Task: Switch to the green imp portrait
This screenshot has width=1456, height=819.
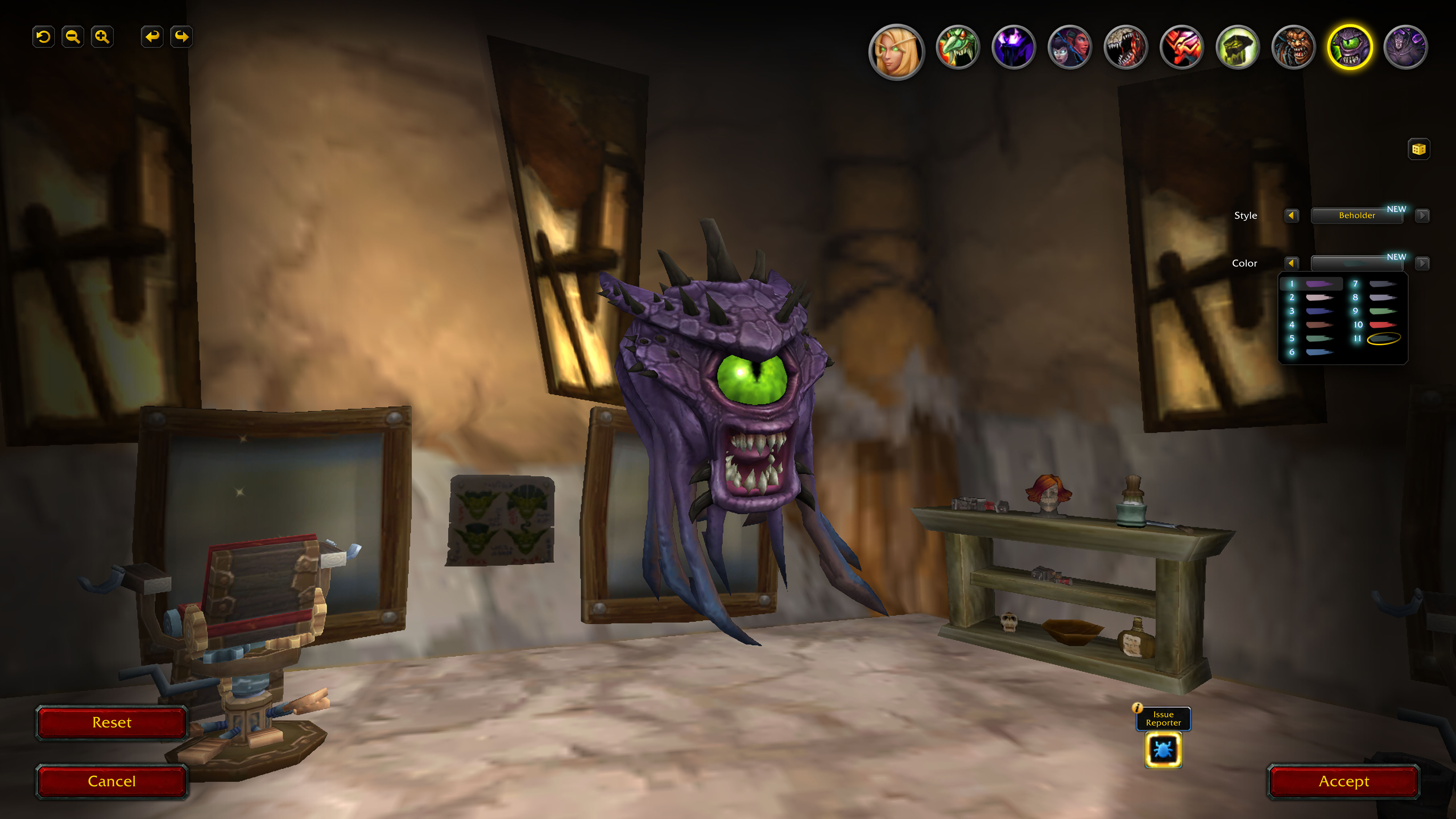Action: 957,47
